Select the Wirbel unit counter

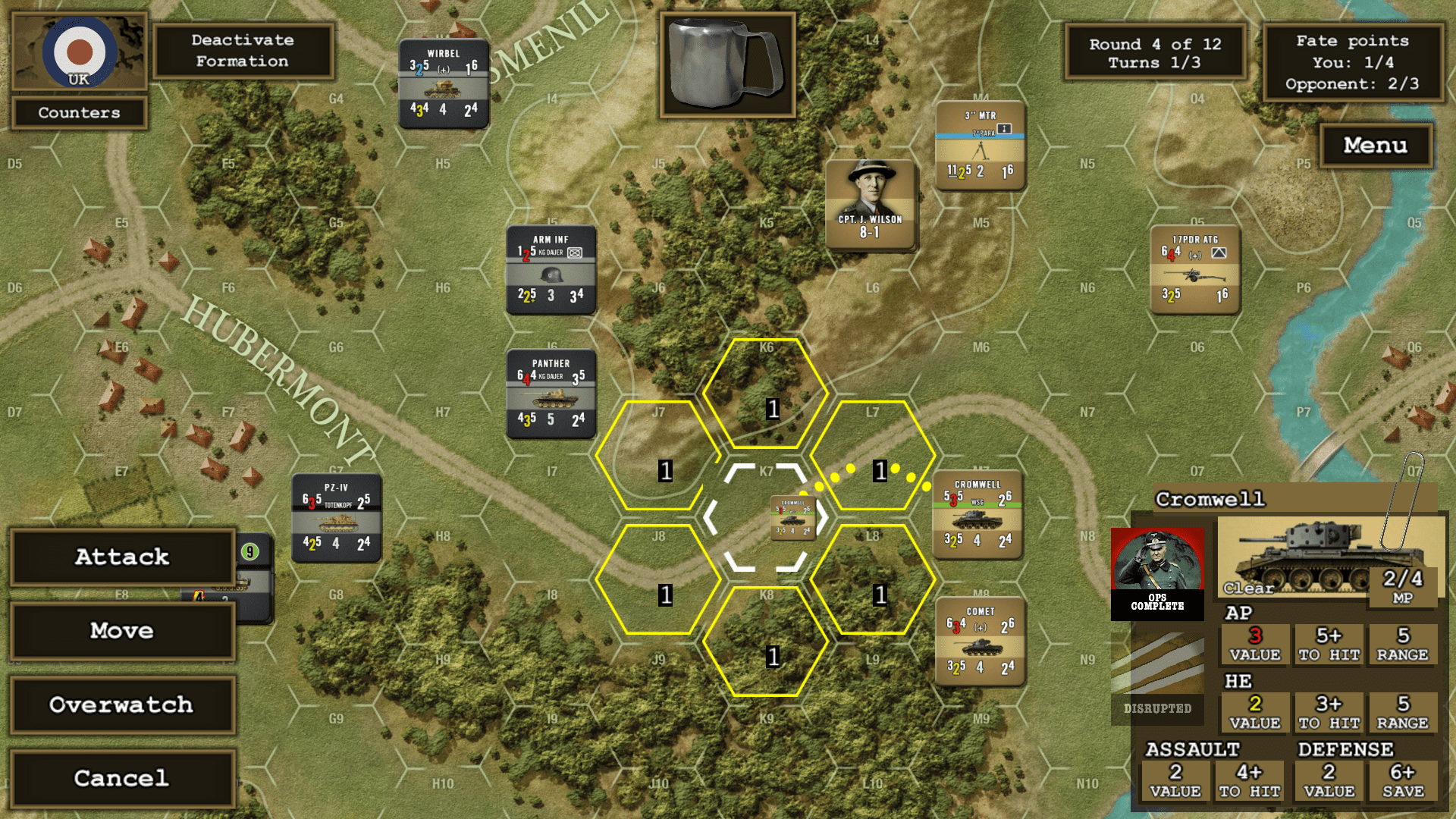click(x=444, y=83)
